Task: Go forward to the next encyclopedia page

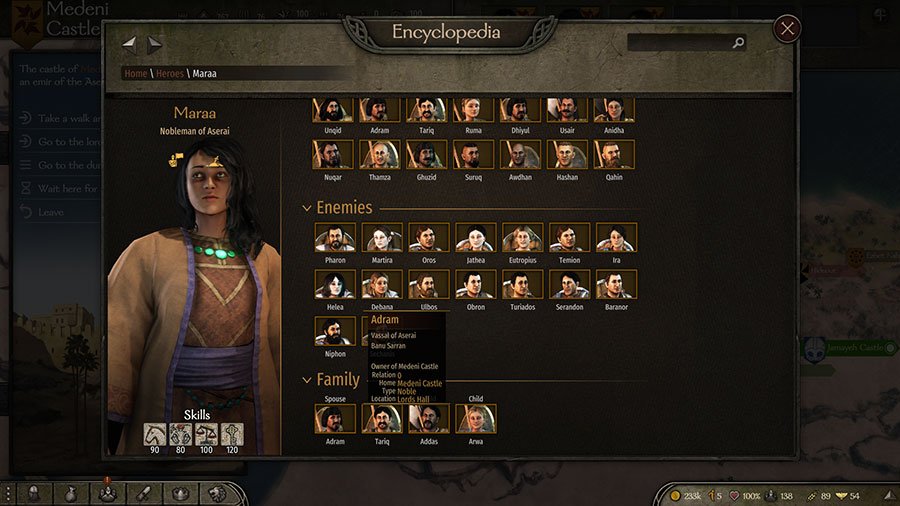Action: coord(155,44)
